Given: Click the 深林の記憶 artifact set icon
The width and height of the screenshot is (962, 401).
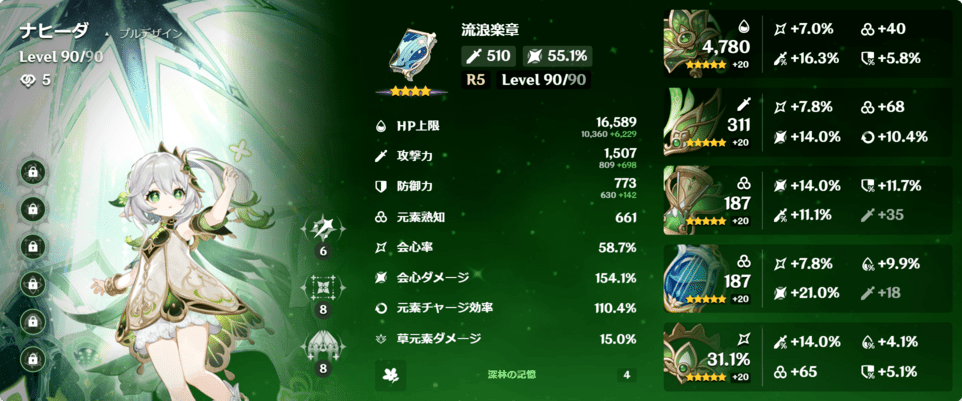Looking at the screenshot, I should pos(391,375).
